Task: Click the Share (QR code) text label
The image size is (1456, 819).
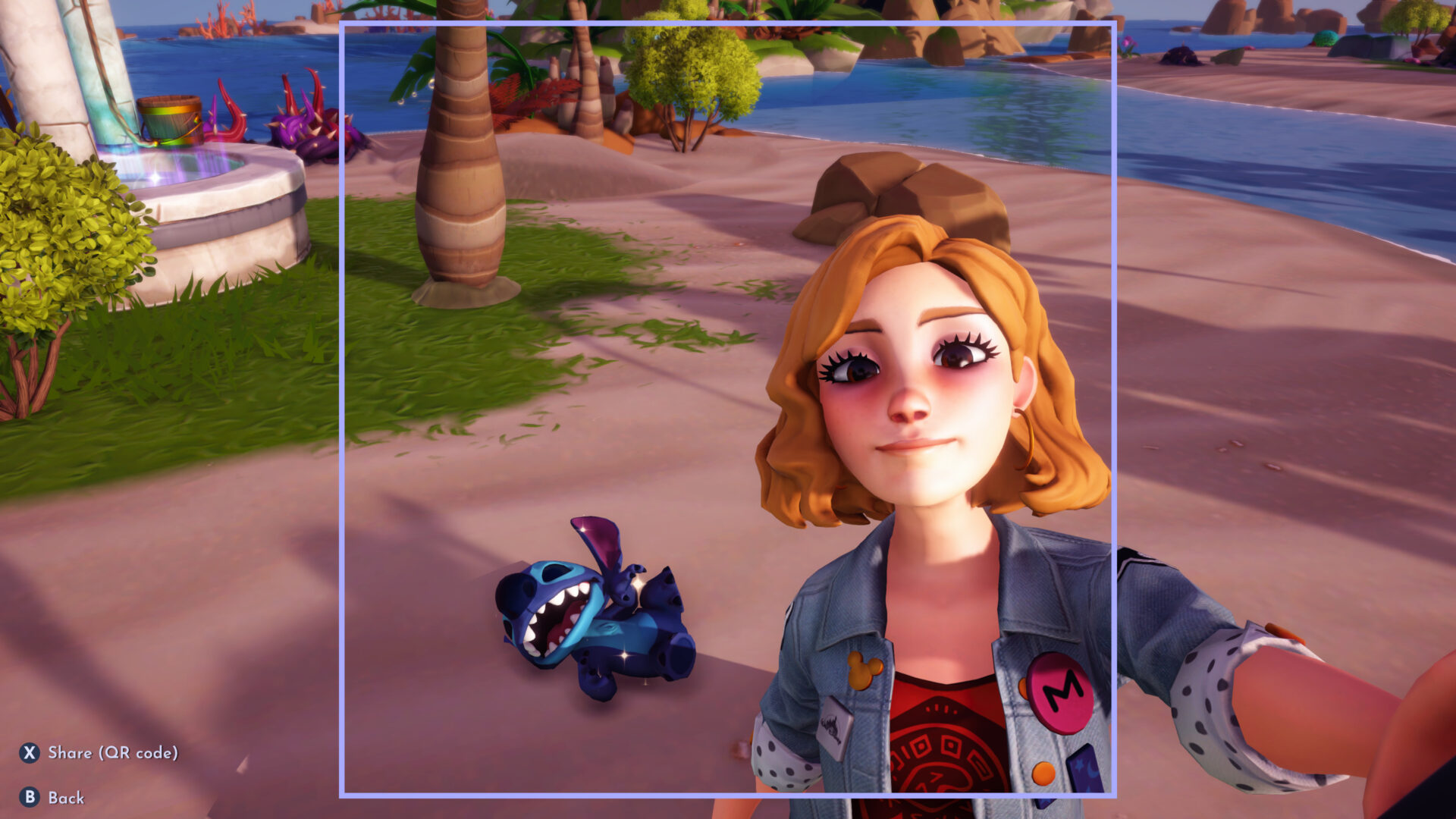Action: point(114,755)
